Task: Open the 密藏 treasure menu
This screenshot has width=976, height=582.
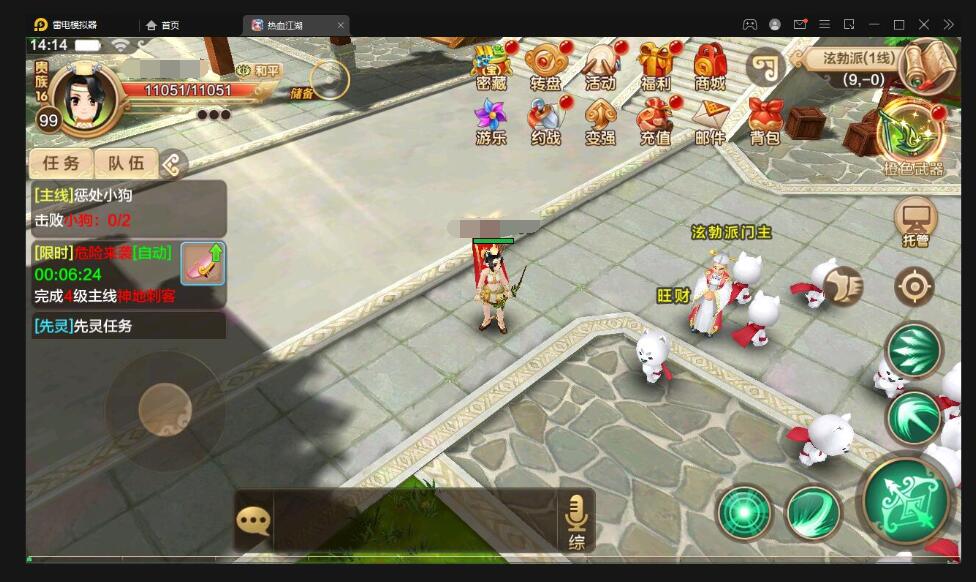Action: (x=491, y=66)
